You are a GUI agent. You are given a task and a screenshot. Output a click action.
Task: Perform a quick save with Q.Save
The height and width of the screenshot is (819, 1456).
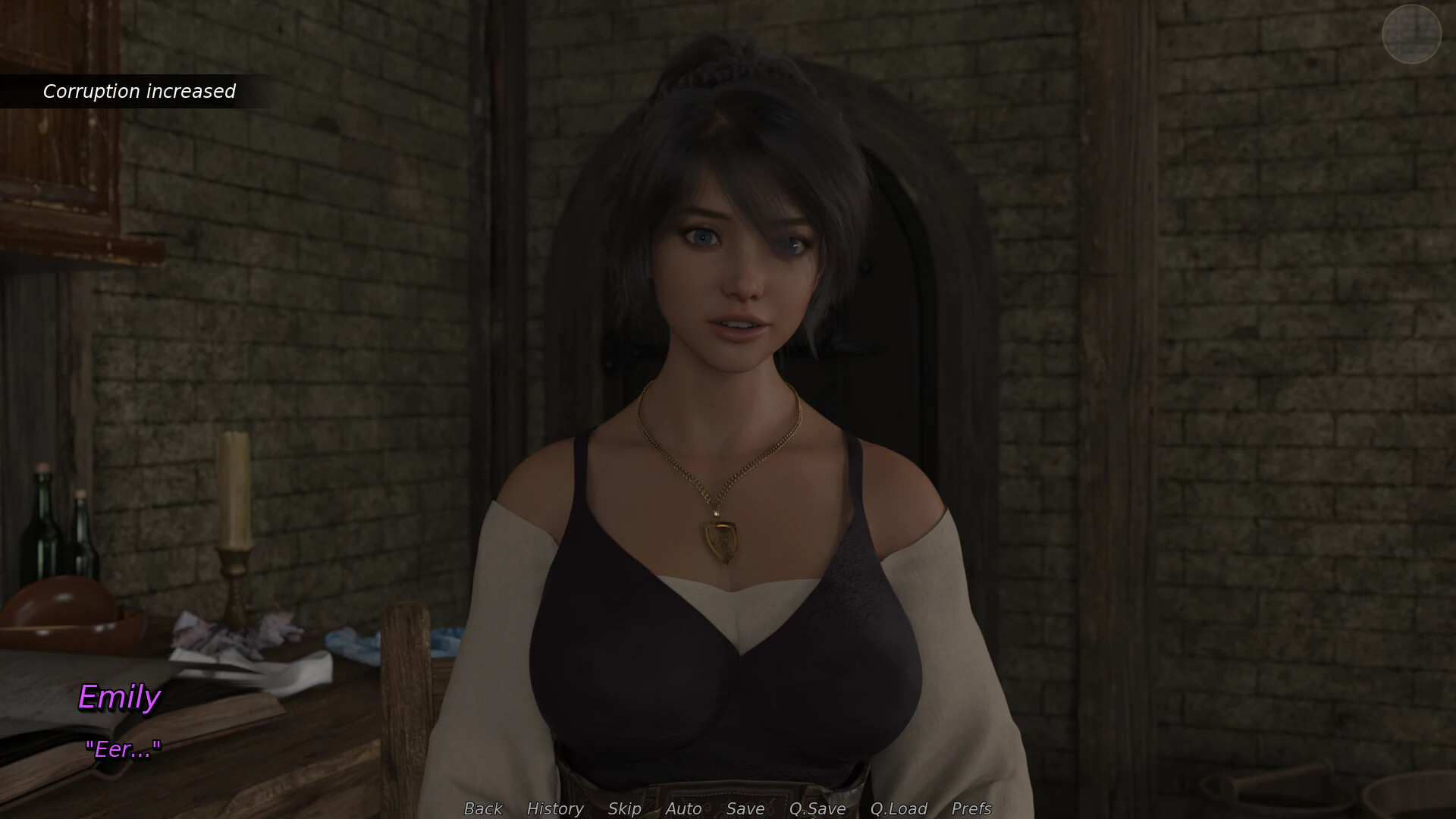(817, 808)
